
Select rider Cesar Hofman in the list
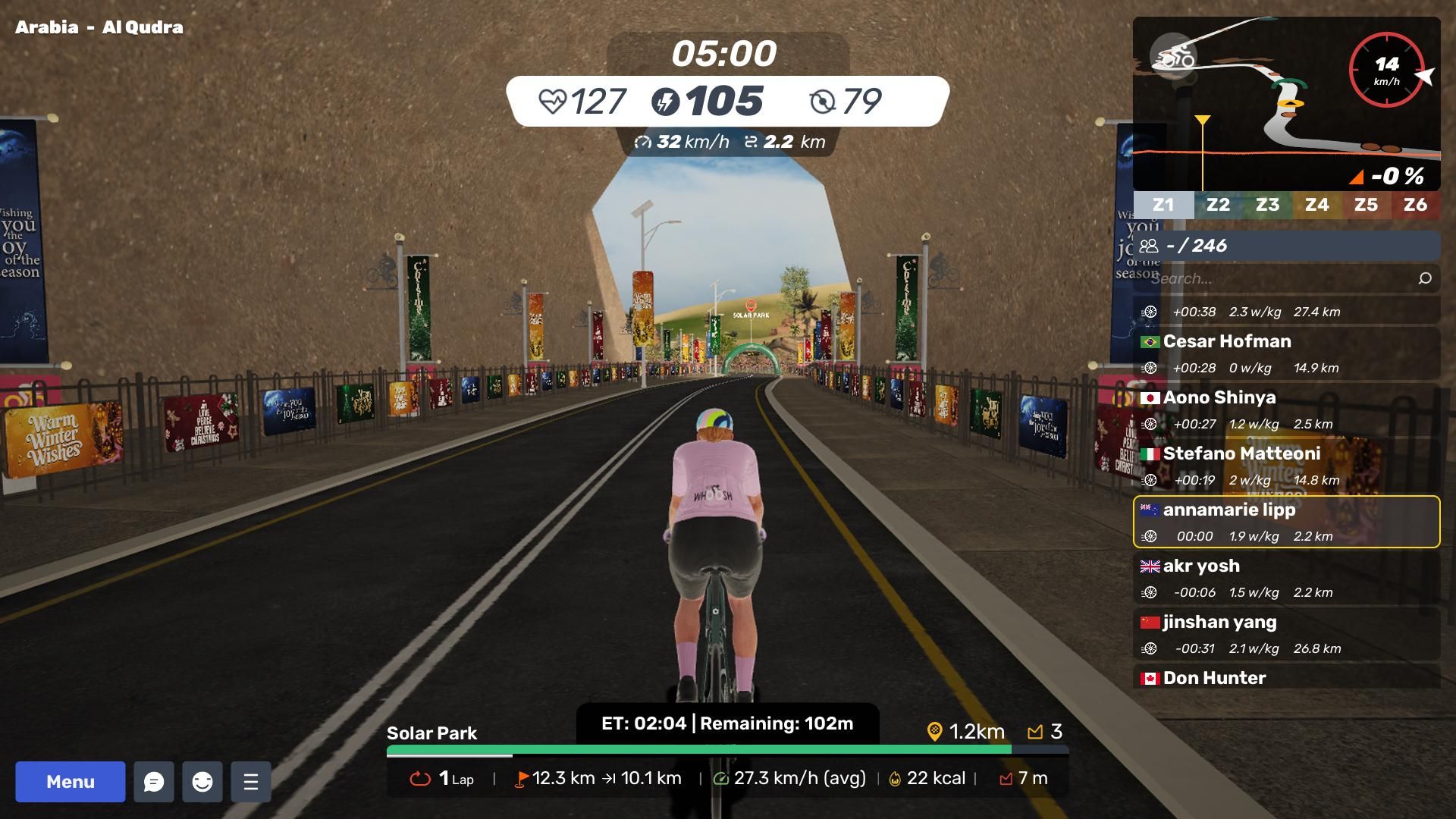click(x=1286, y=353)
